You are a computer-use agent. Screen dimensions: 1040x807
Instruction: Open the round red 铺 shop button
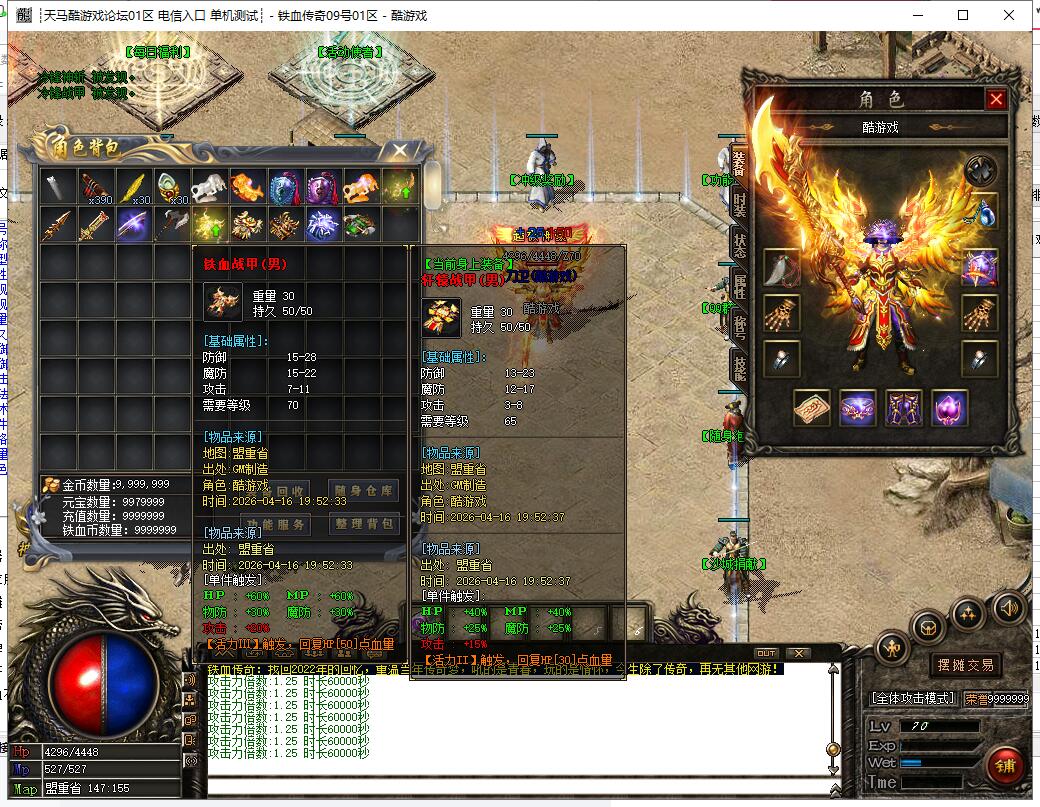click(1004, 766)
